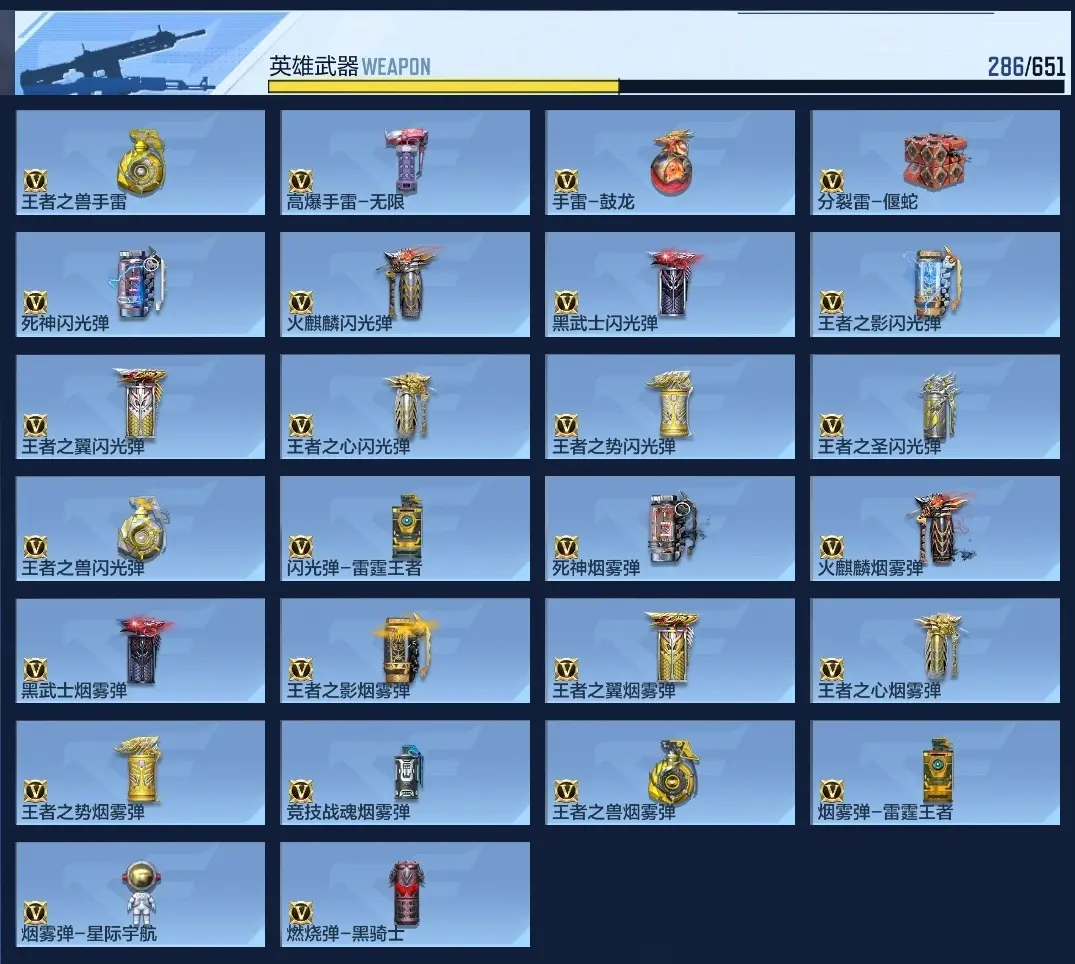1075x964 pixels.
Task: Open the 烟雾弹-星际宇航 astronaut card
Action: click(141, 895)
